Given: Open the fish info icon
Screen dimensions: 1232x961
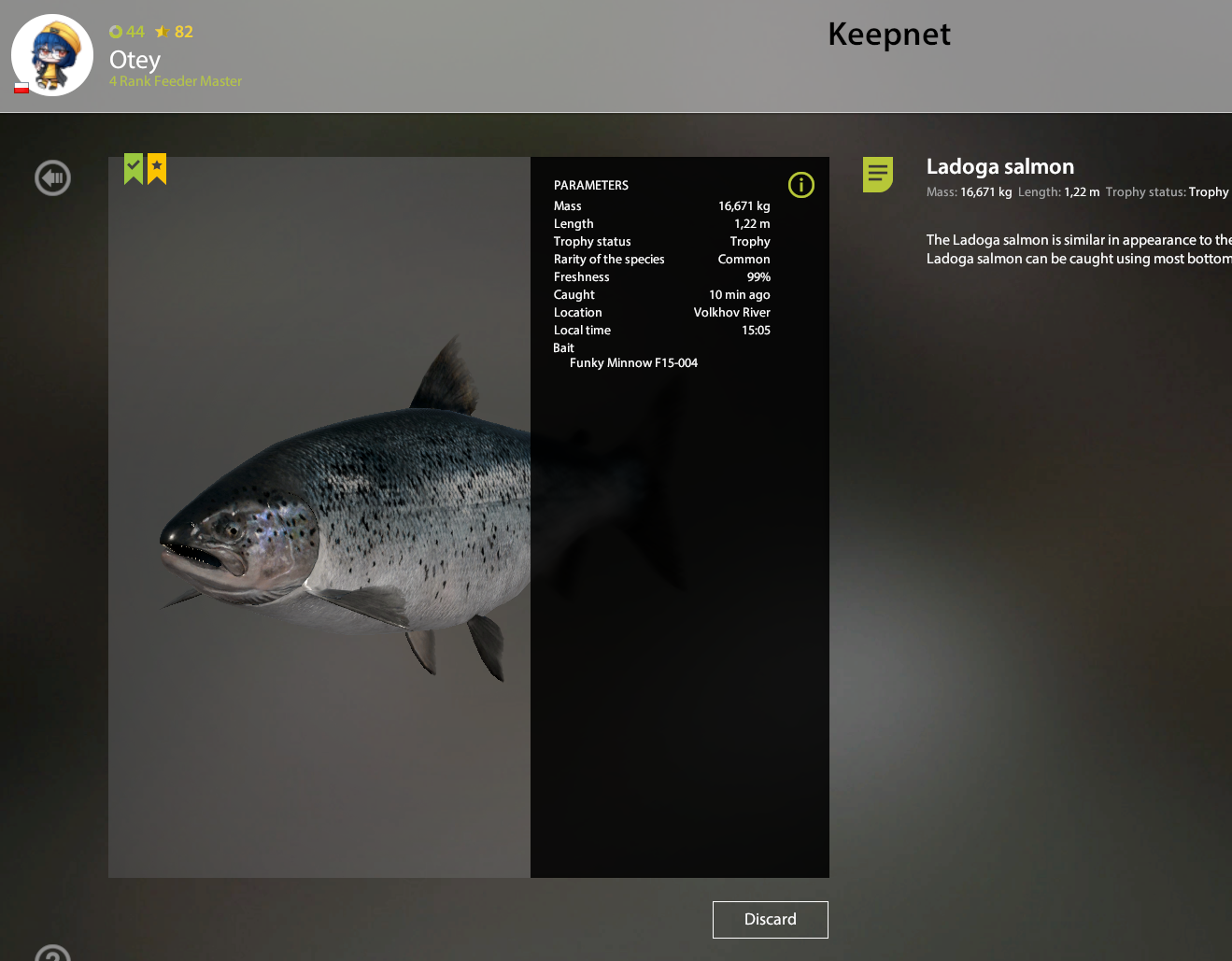Looking at the screenshot, I should [x=800, y=185].
